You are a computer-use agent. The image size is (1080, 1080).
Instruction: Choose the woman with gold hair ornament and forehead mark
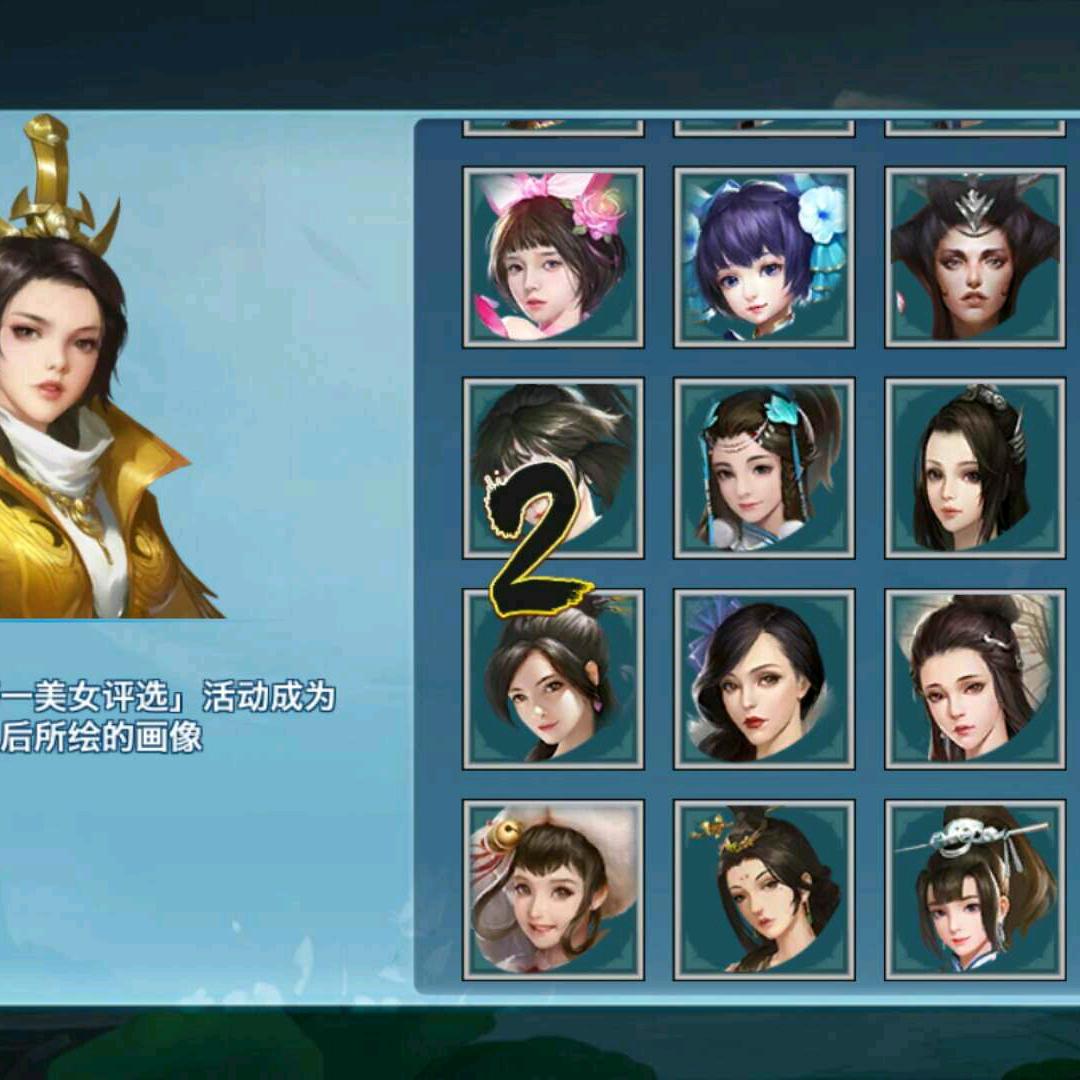pyautogui.click(x=764, y=890)
